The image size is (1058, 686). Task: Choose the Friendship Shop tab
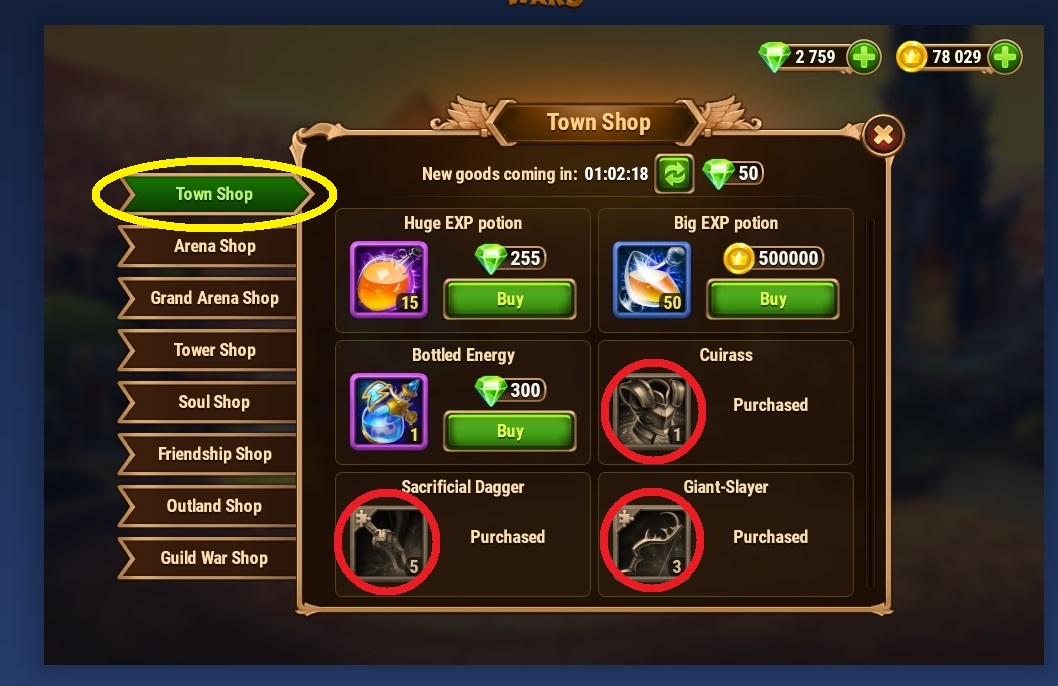point(214,454)
